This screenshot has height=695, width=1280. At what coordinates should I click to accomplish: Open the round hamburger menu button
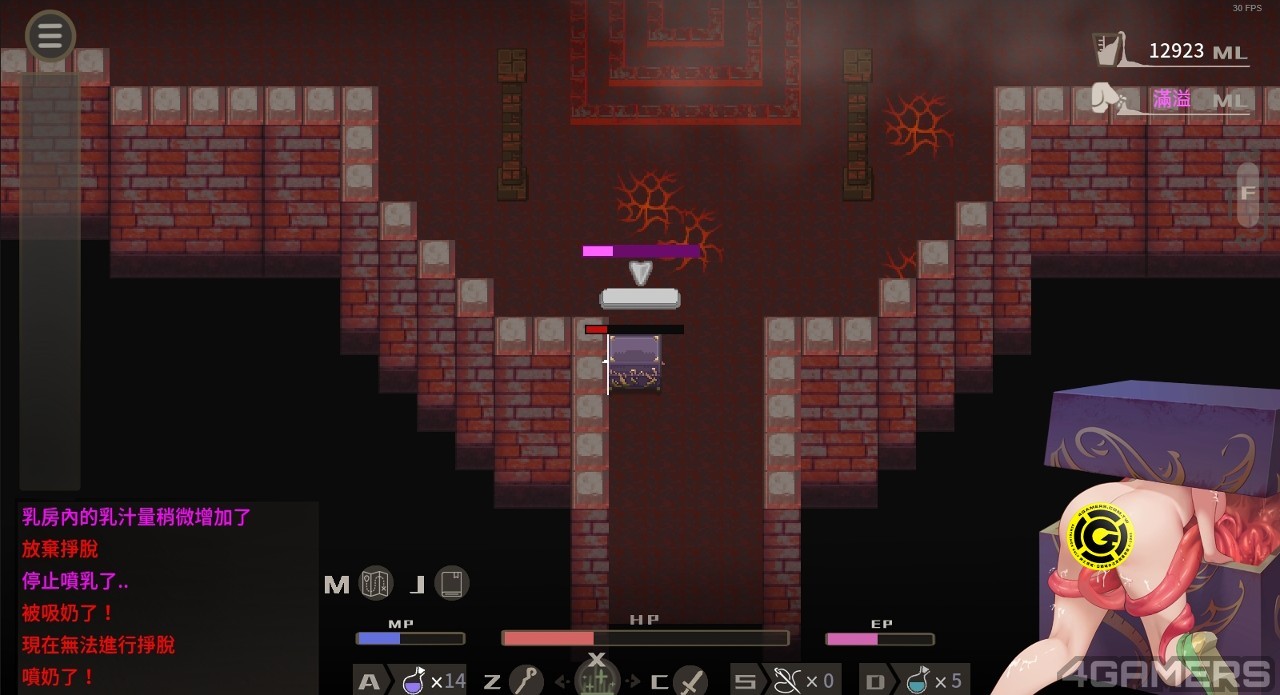pyautogui.click(x=50, y=36)
